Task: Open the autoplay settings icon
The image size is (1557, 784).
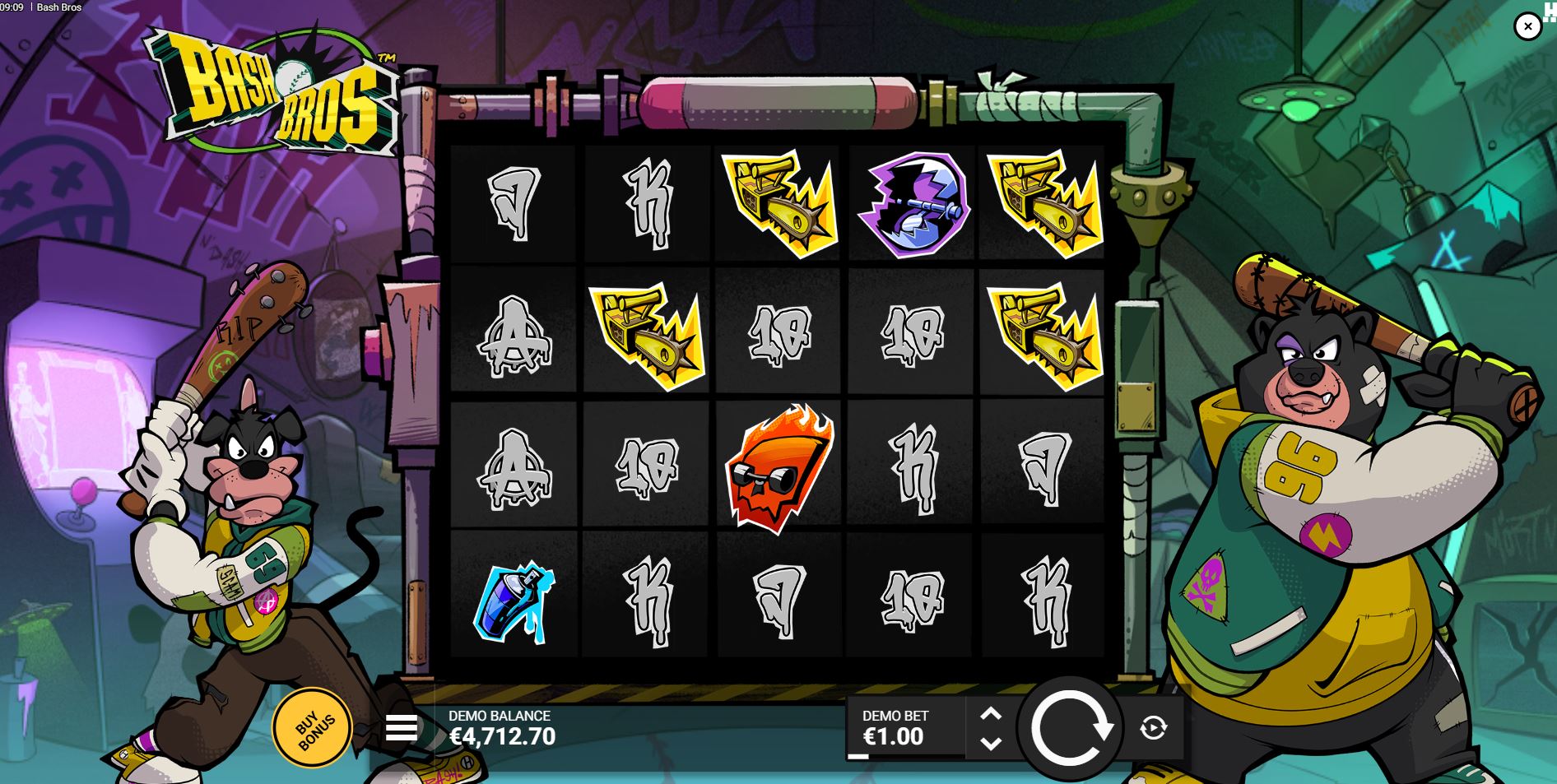Action: pyautogui.click(x=1152, y=727)
